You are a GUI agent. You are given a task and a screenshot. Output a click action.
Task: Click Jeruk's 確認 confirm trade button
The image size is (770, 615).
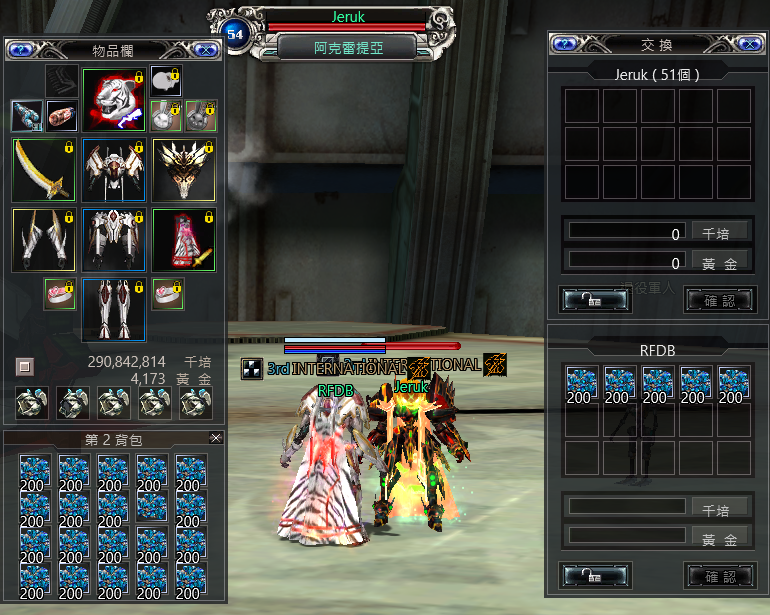[720, 299]
